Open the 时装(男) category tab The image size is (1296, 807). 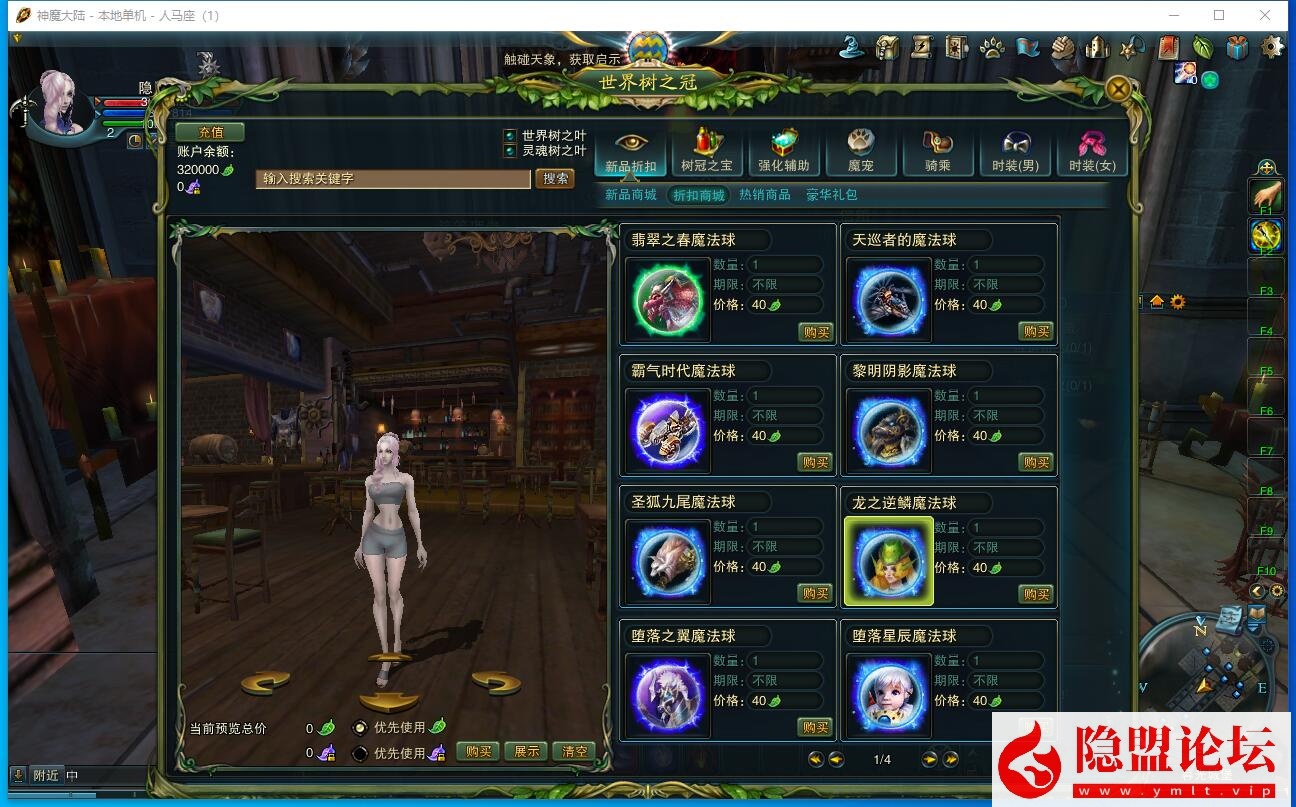[1015, 152]
